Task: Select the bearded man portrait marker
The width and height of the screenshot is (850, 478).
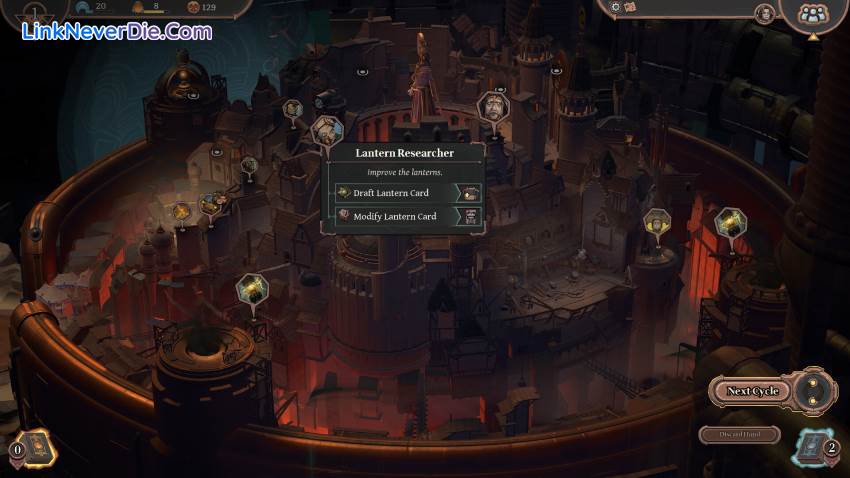Action: (491, 106)
